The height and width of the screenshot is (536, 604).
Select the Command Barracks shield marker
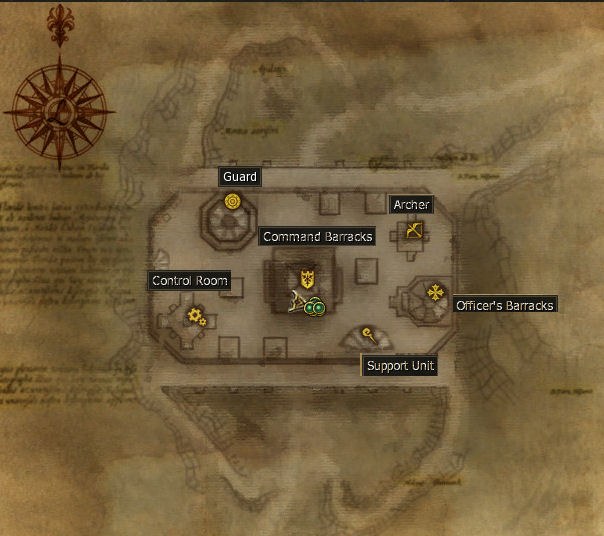pos(307,277)
